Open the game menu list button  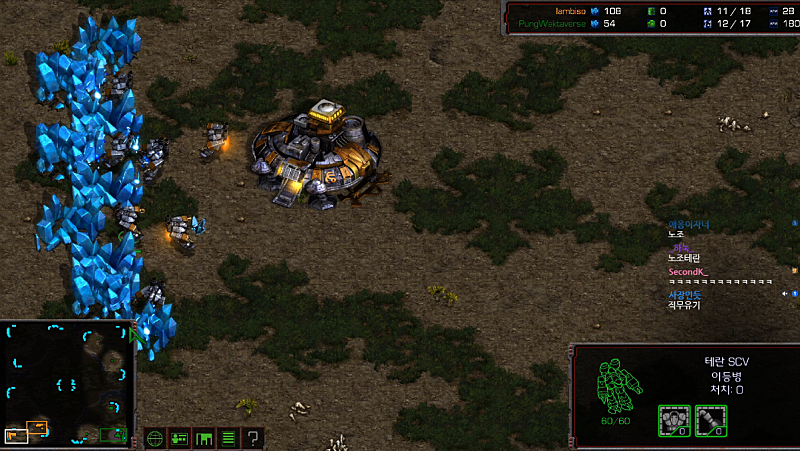coord(228,438)
